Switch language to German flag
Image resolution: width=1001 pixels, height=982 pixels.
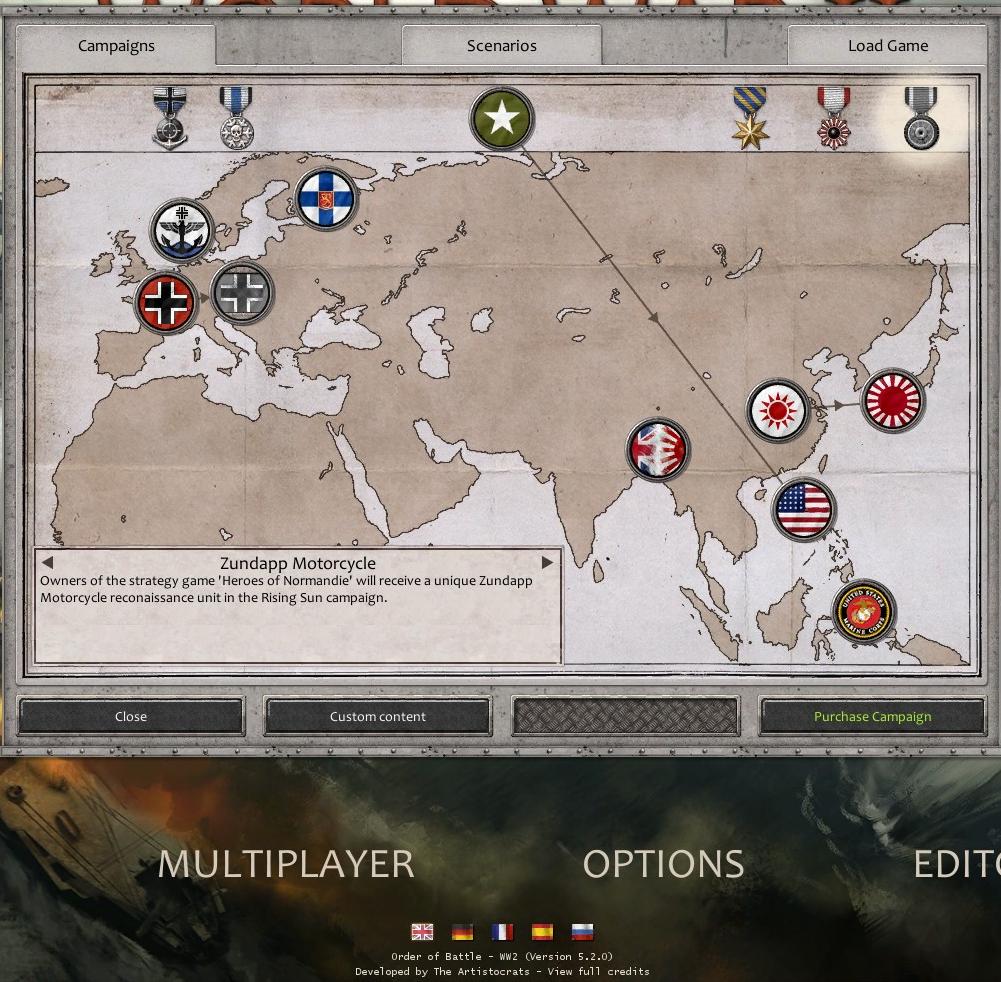[462, 932]
